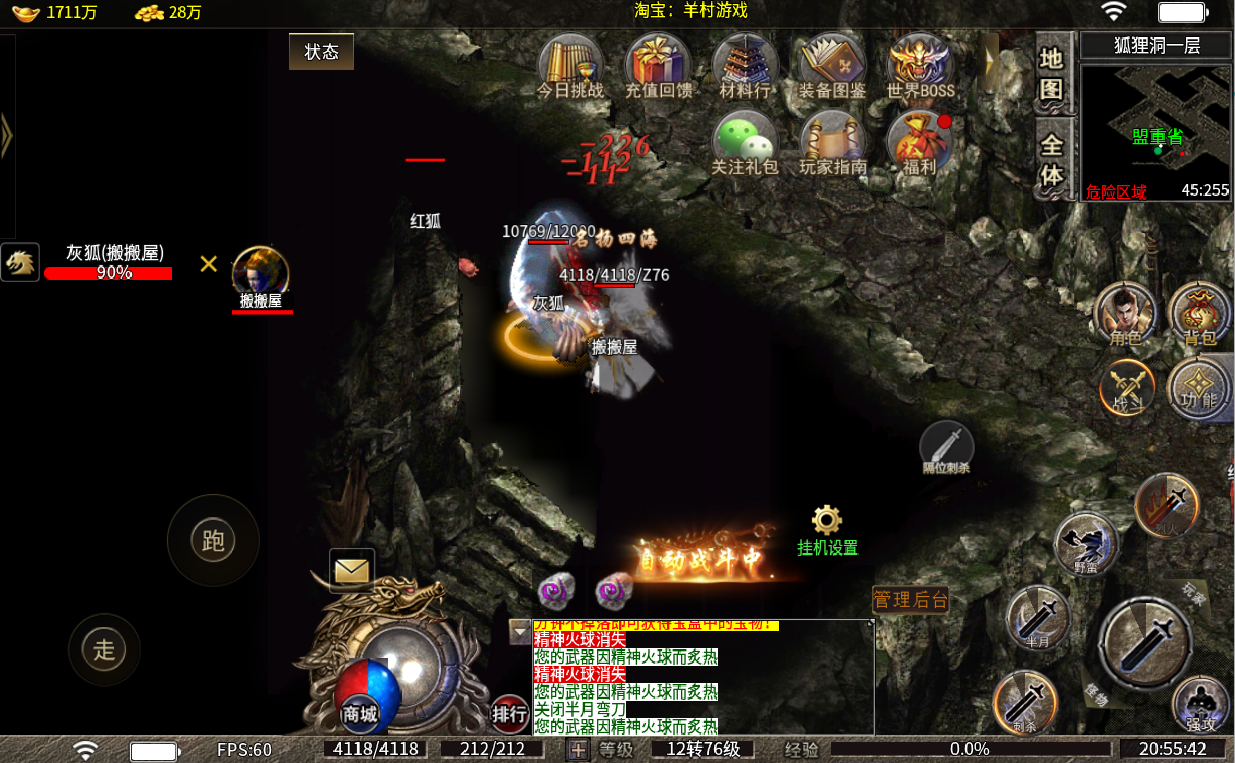Screen dimensions: 1235x763
Task: Open the 材料行 materials shop
Action: [745, 66]
